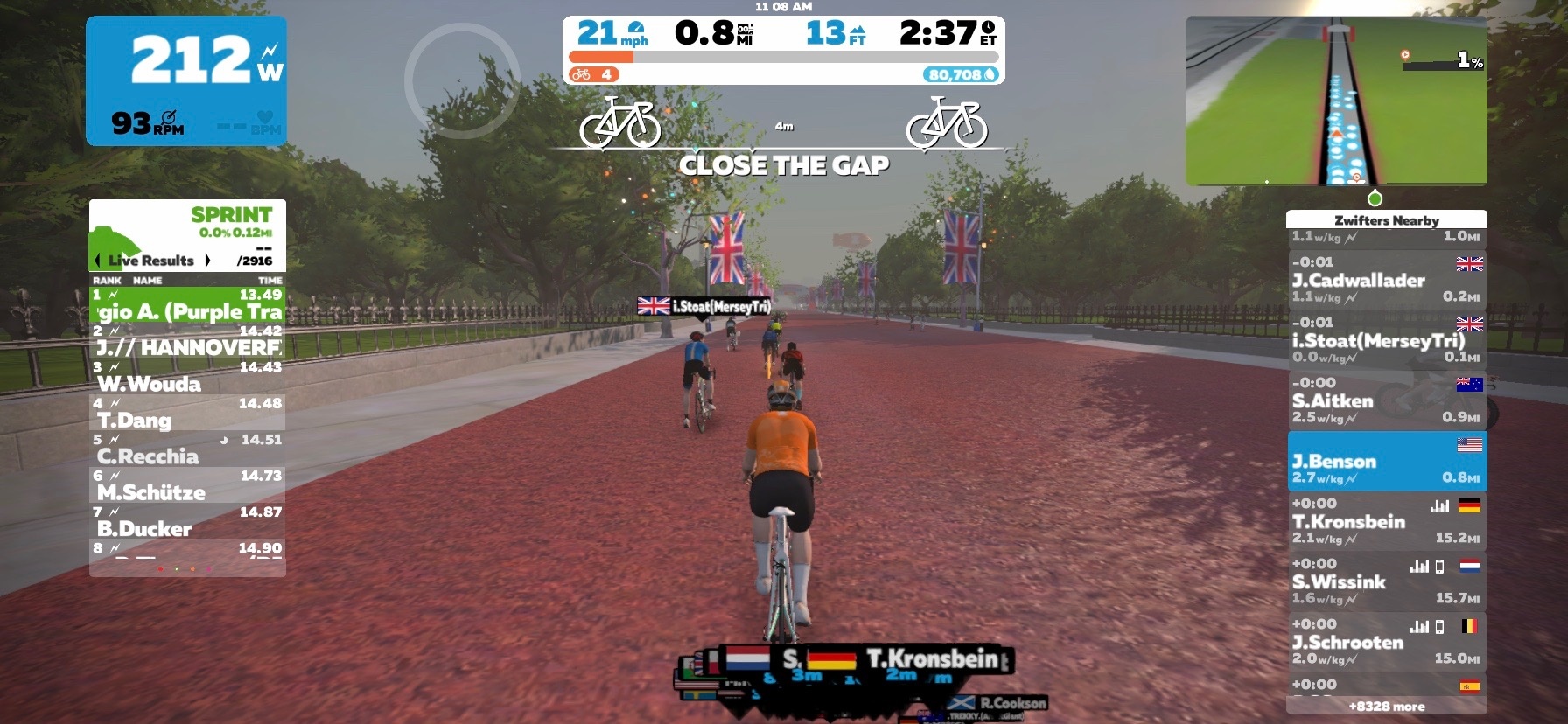Click the 80,708 drops counter

[962, 75]
